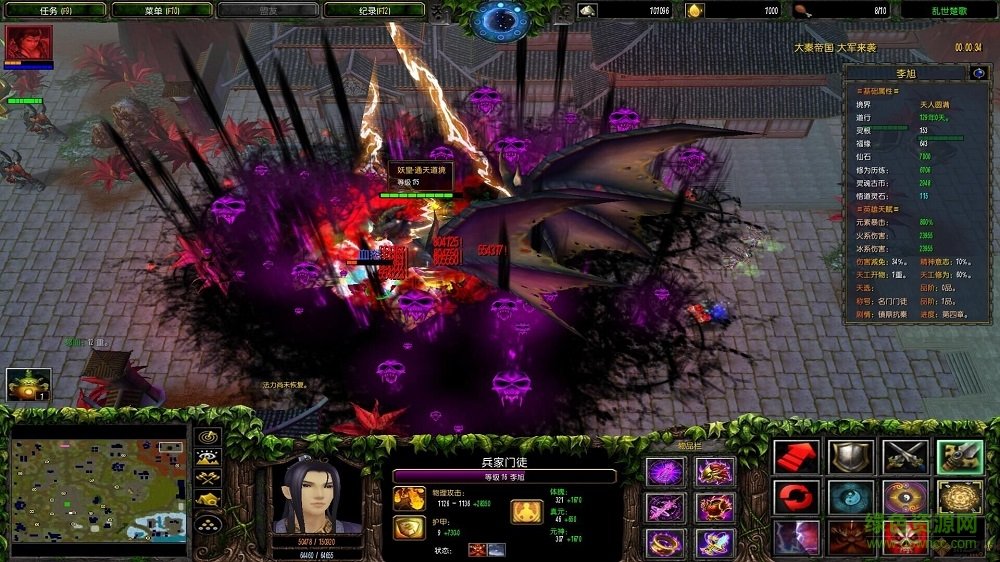Click the idle worker pot icon
The image size is (1000, 562).
coord(28,385)
